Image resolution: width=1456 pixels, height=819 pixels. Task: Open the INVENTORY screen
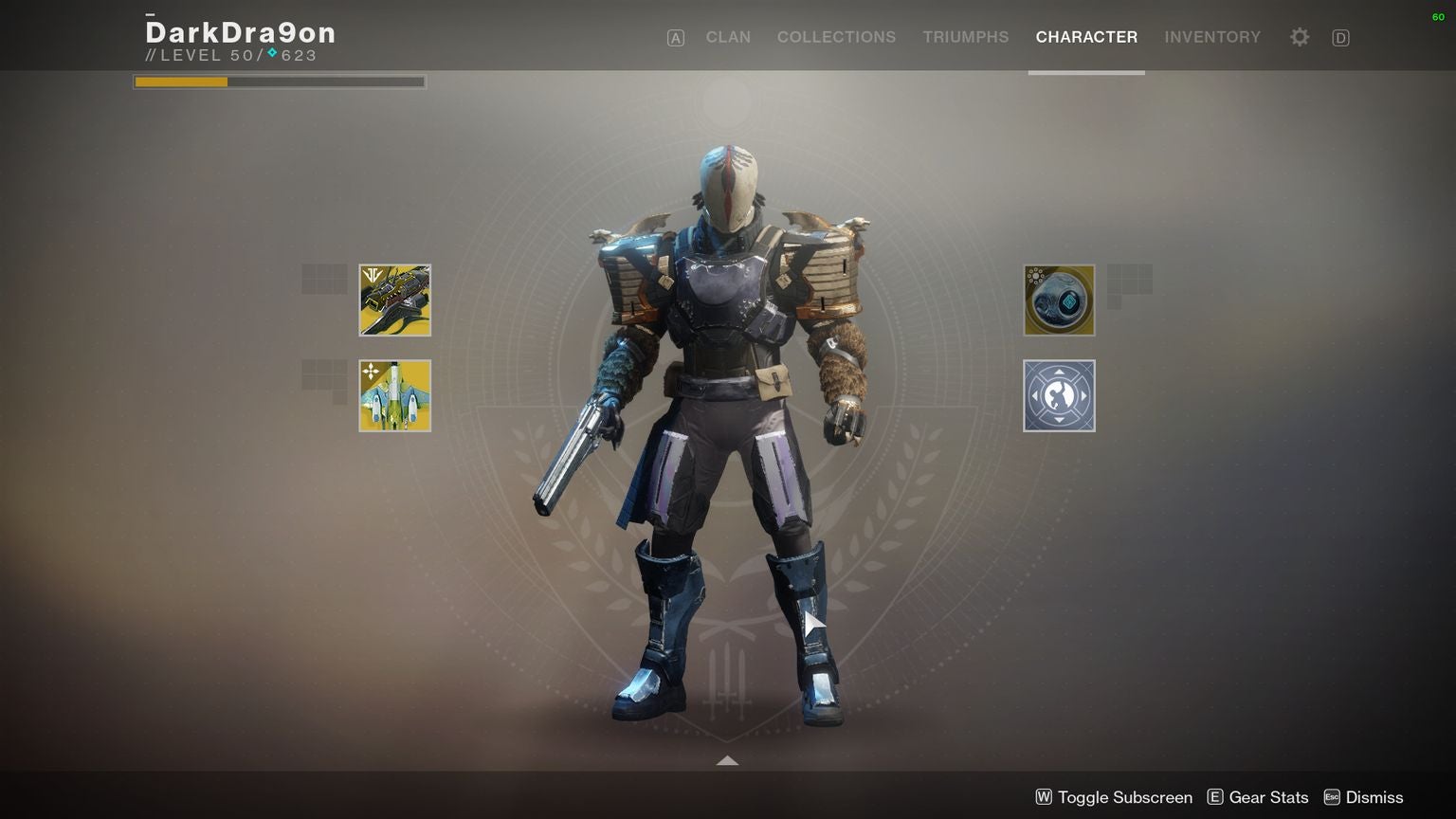(x=1212, y=37)
